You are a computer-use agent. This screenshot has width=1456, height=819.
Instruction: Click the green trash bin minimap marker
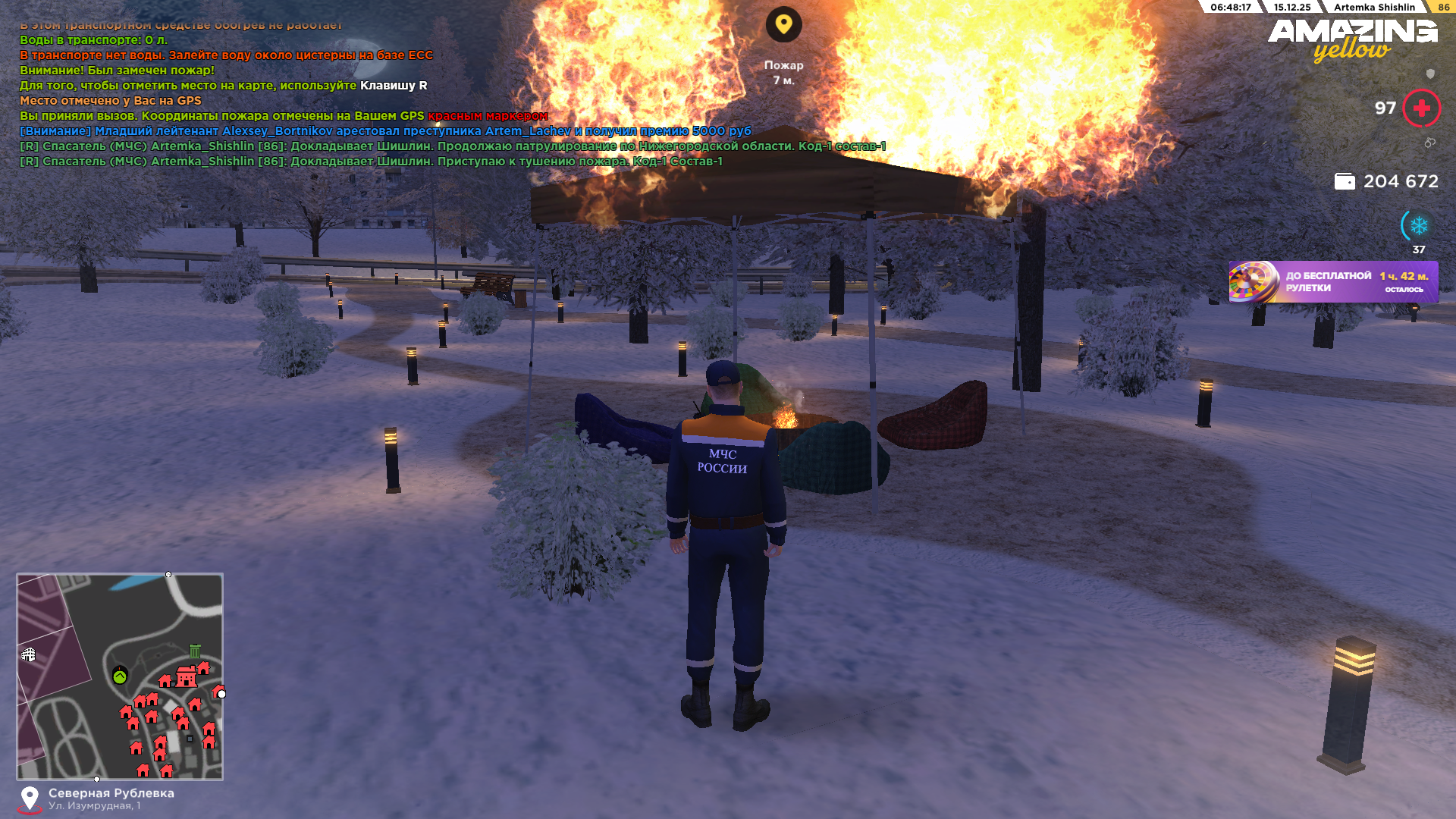click(195, 651)
